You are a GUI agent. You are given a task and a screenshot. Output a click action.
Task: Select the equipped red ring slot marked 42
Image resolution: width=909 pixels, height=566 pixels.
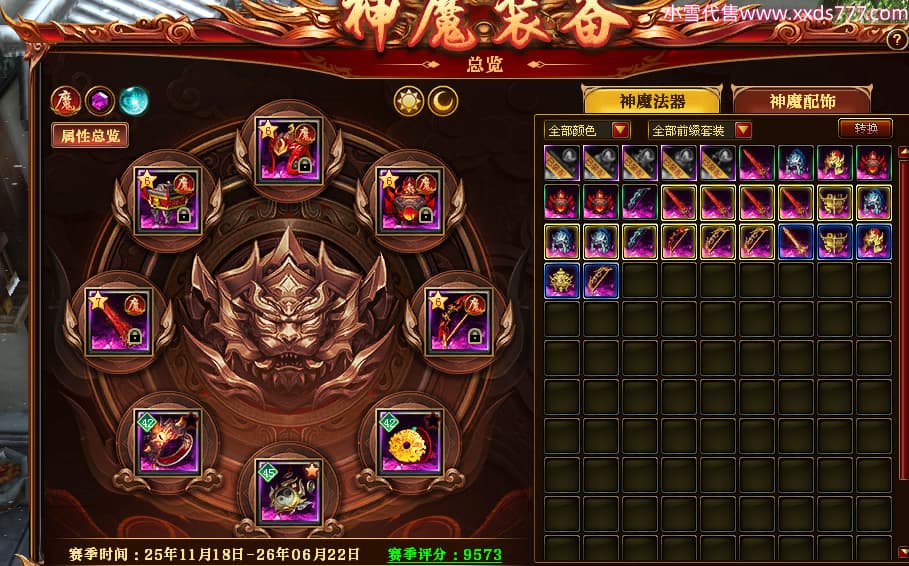pos(167,441)
